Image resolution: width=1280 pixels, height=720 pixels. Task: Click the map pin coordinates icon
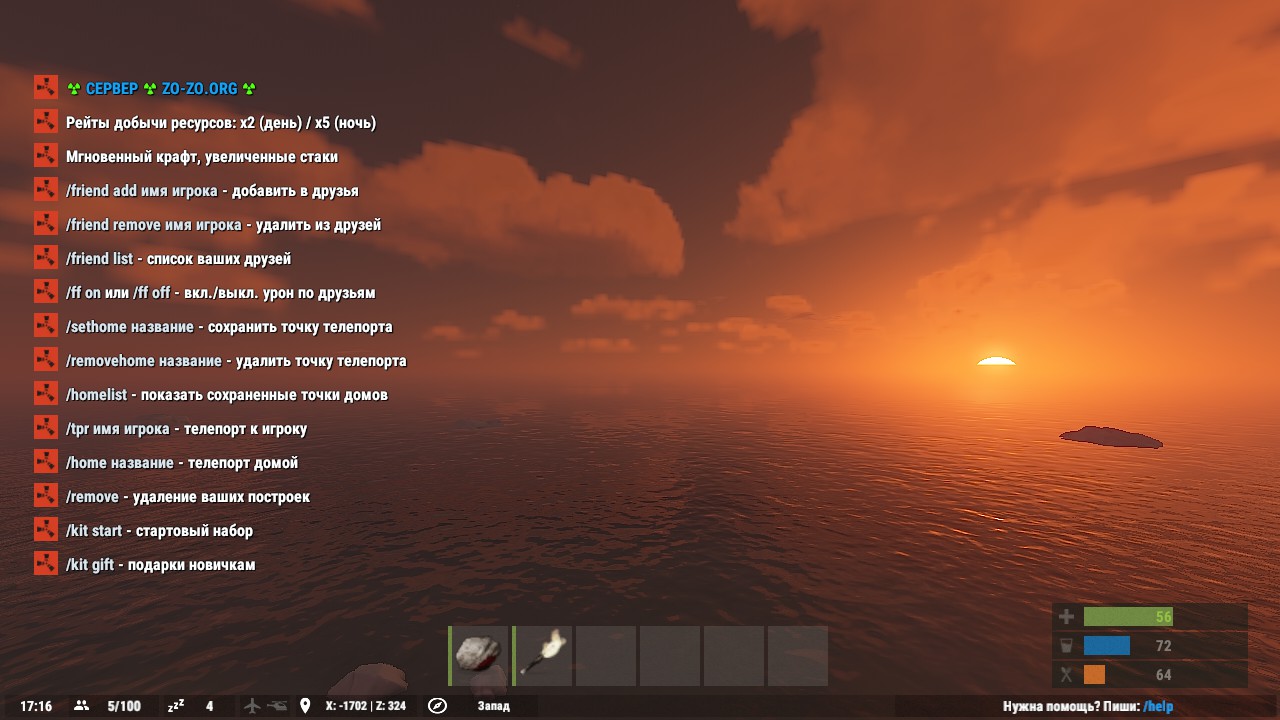(x=305, y=706)
